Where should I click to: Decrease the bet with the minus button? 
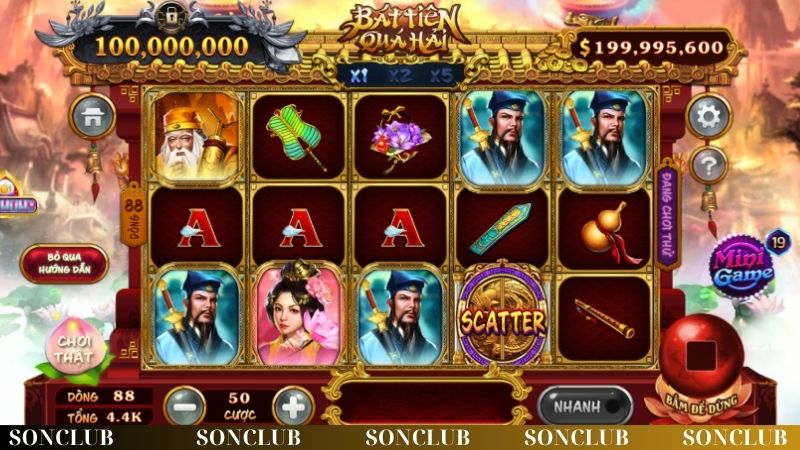click(185, 407)
